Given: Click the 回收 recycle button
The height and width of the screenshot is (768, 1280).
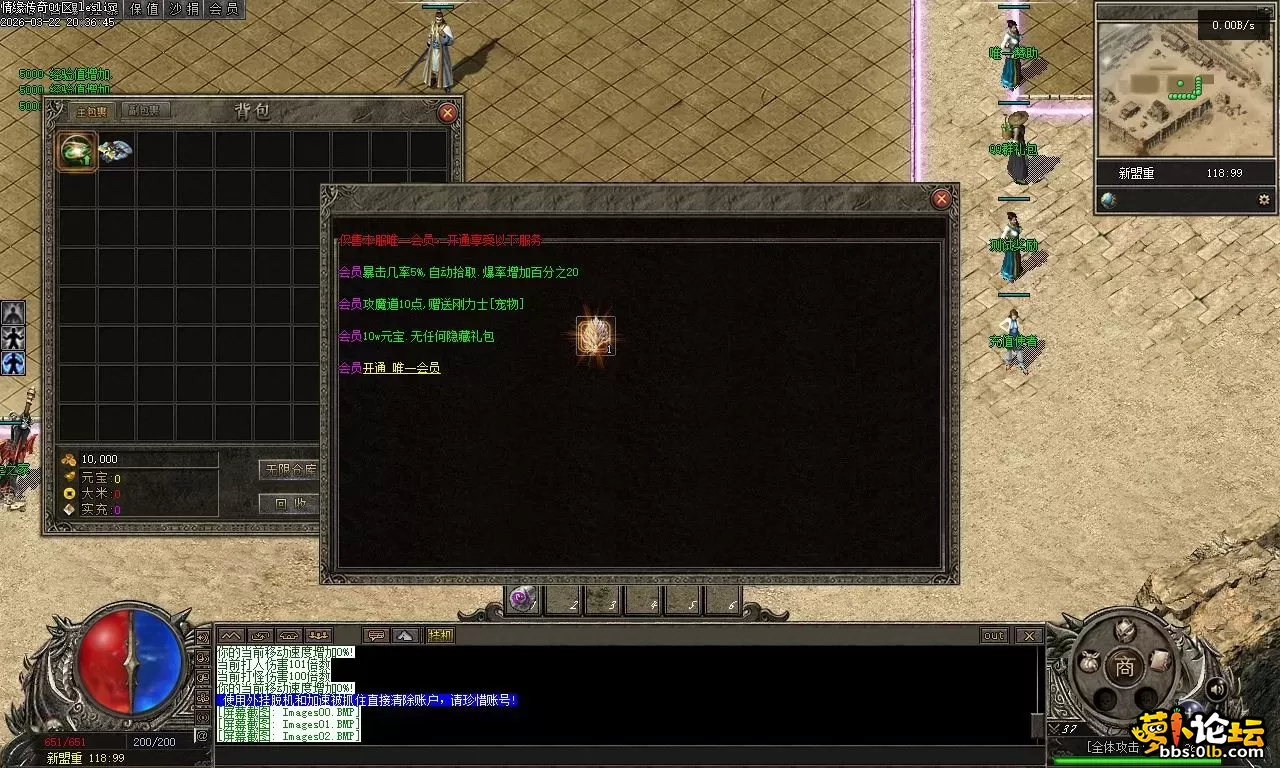Looking at the screenshot, I should click(289, 504).
